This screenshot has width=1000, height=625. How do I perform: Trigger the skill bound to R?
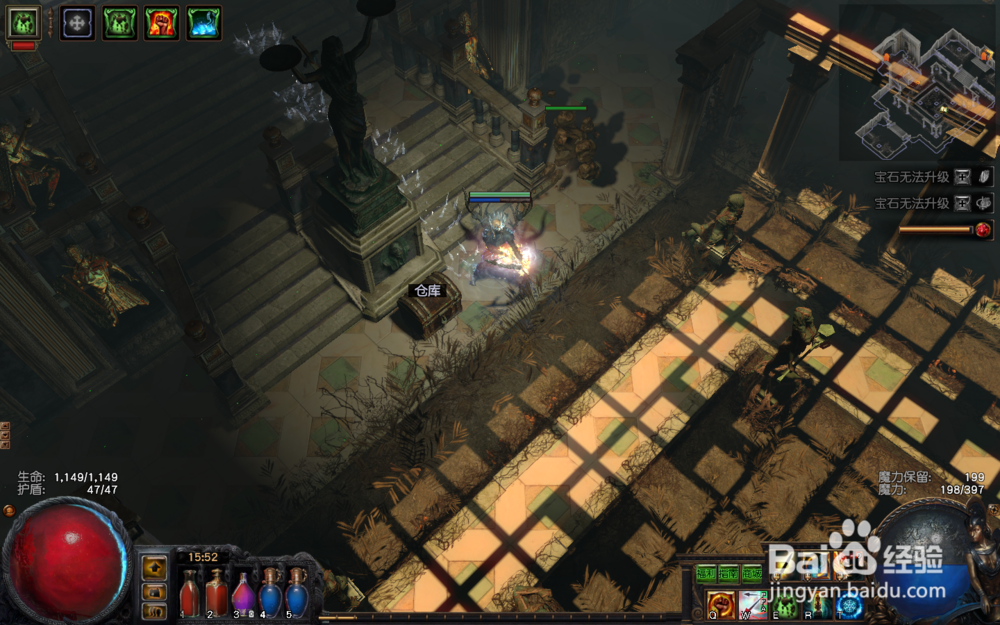tap(819, 604)
